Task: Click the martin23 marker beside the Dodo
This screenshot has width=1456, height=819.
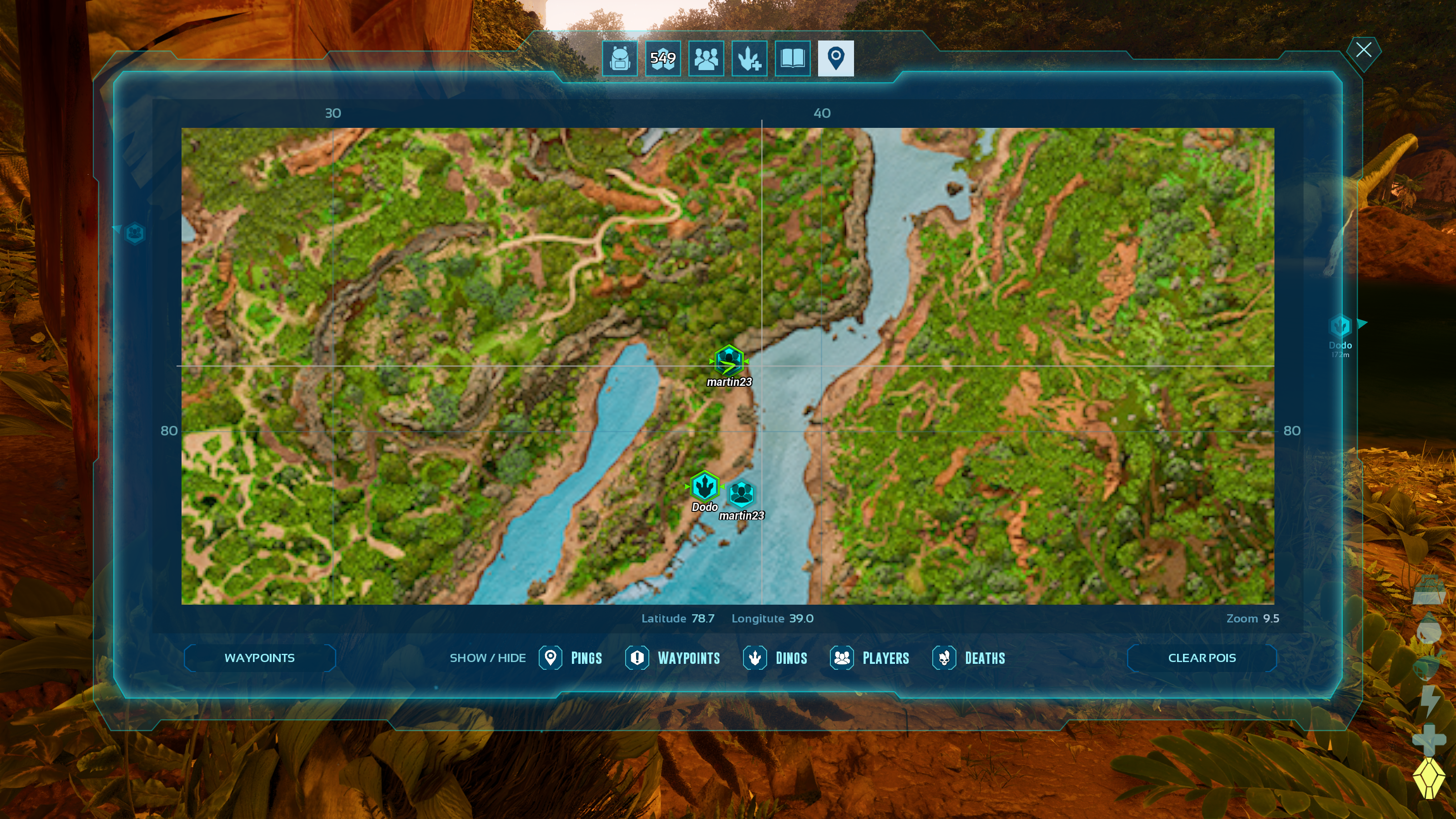Action: coord(741,495)
